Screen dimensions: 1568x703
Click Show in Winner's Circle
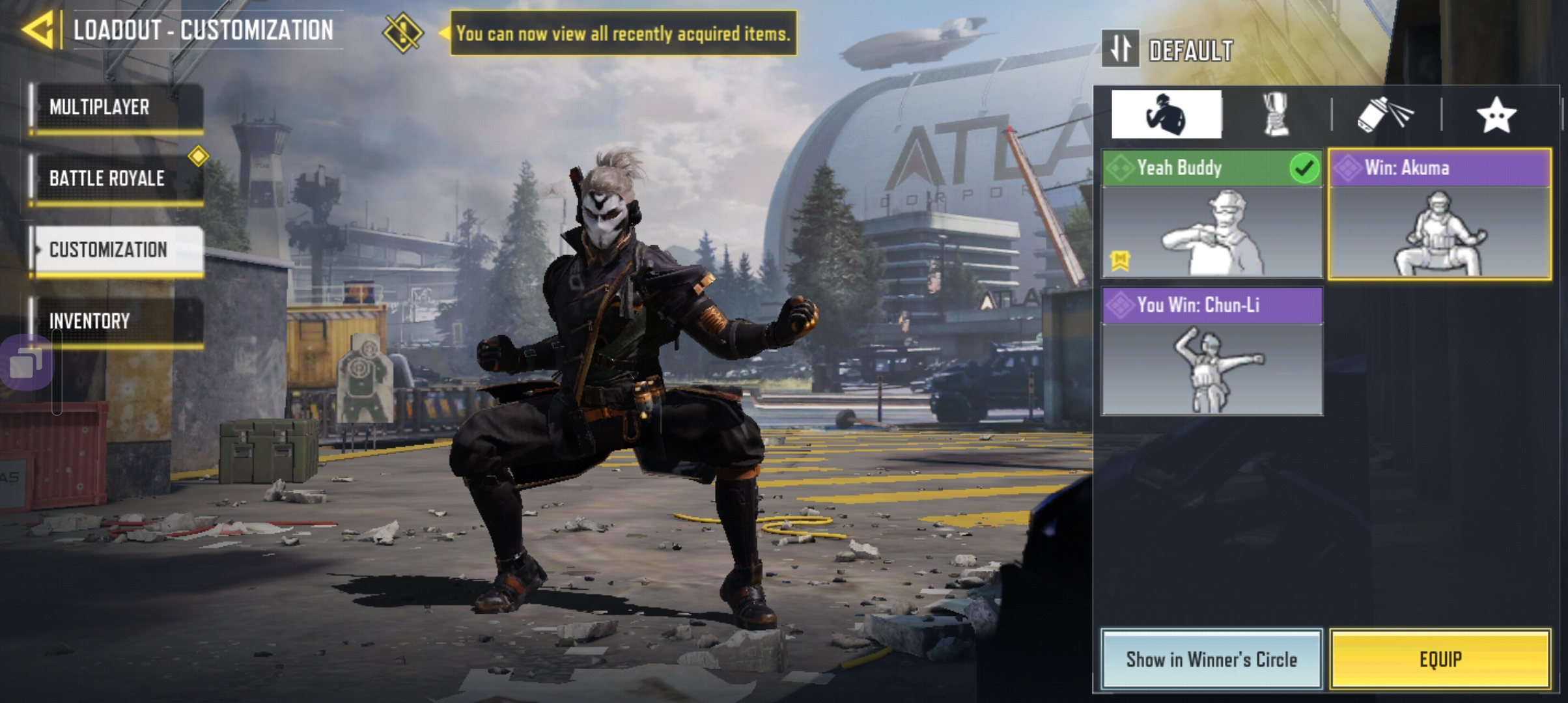(x=1211, y=659)
